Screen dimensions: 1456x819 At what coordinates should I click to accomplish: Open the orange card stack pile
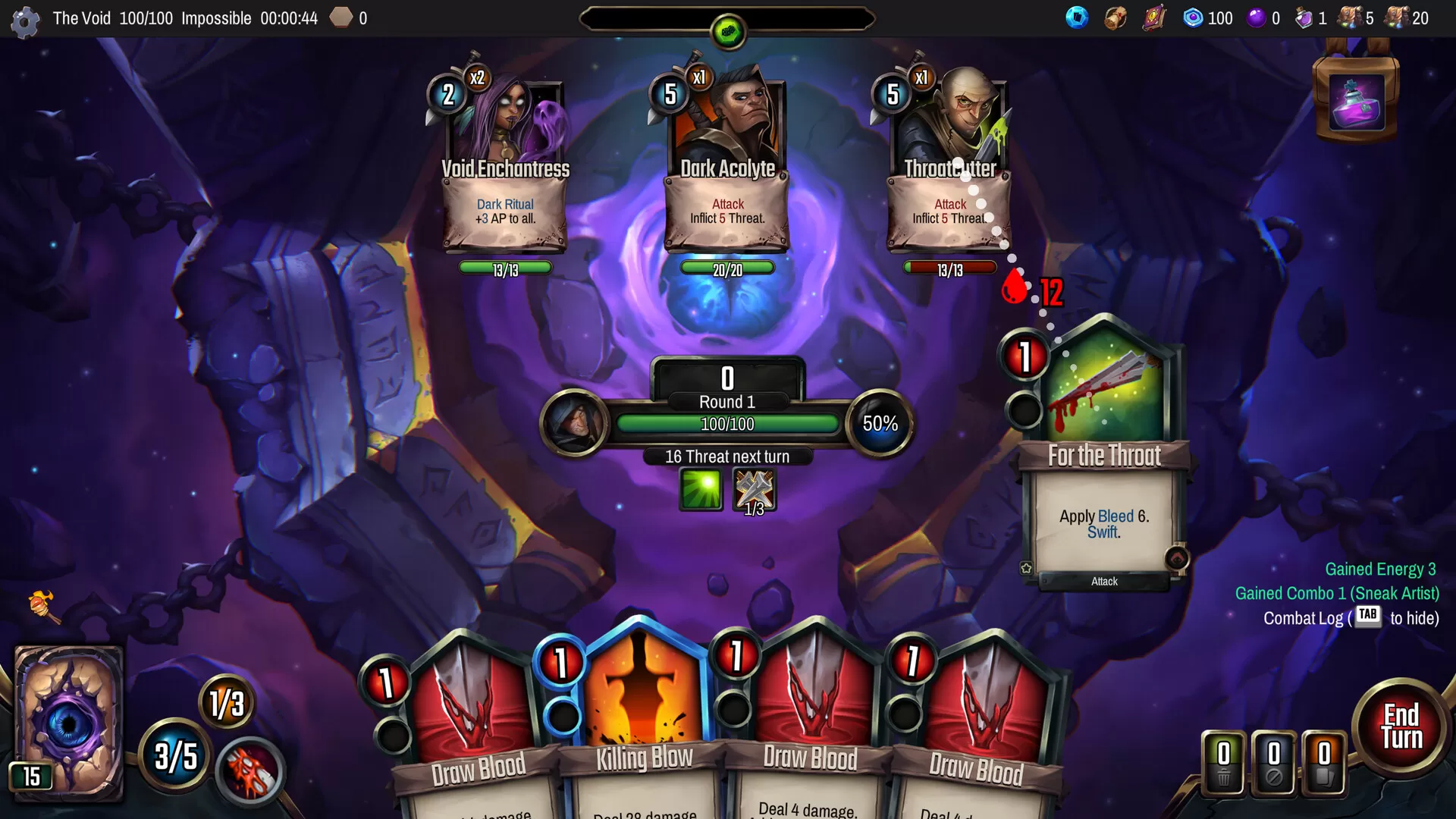coord(1324,763)
